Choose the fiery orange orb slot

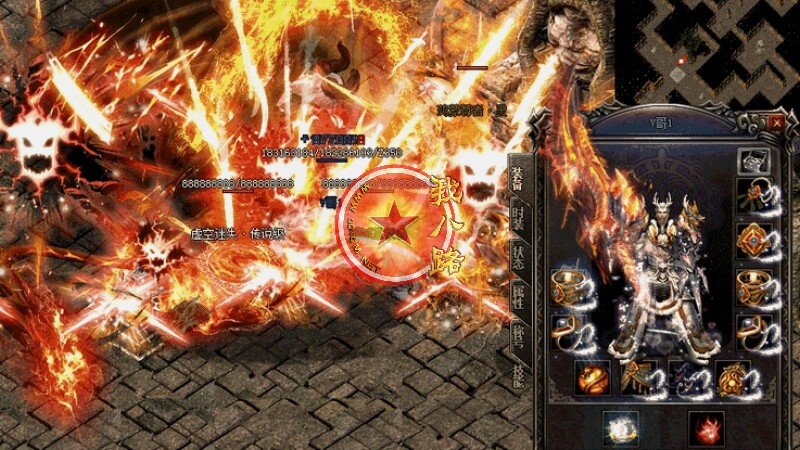coord(592,379)
